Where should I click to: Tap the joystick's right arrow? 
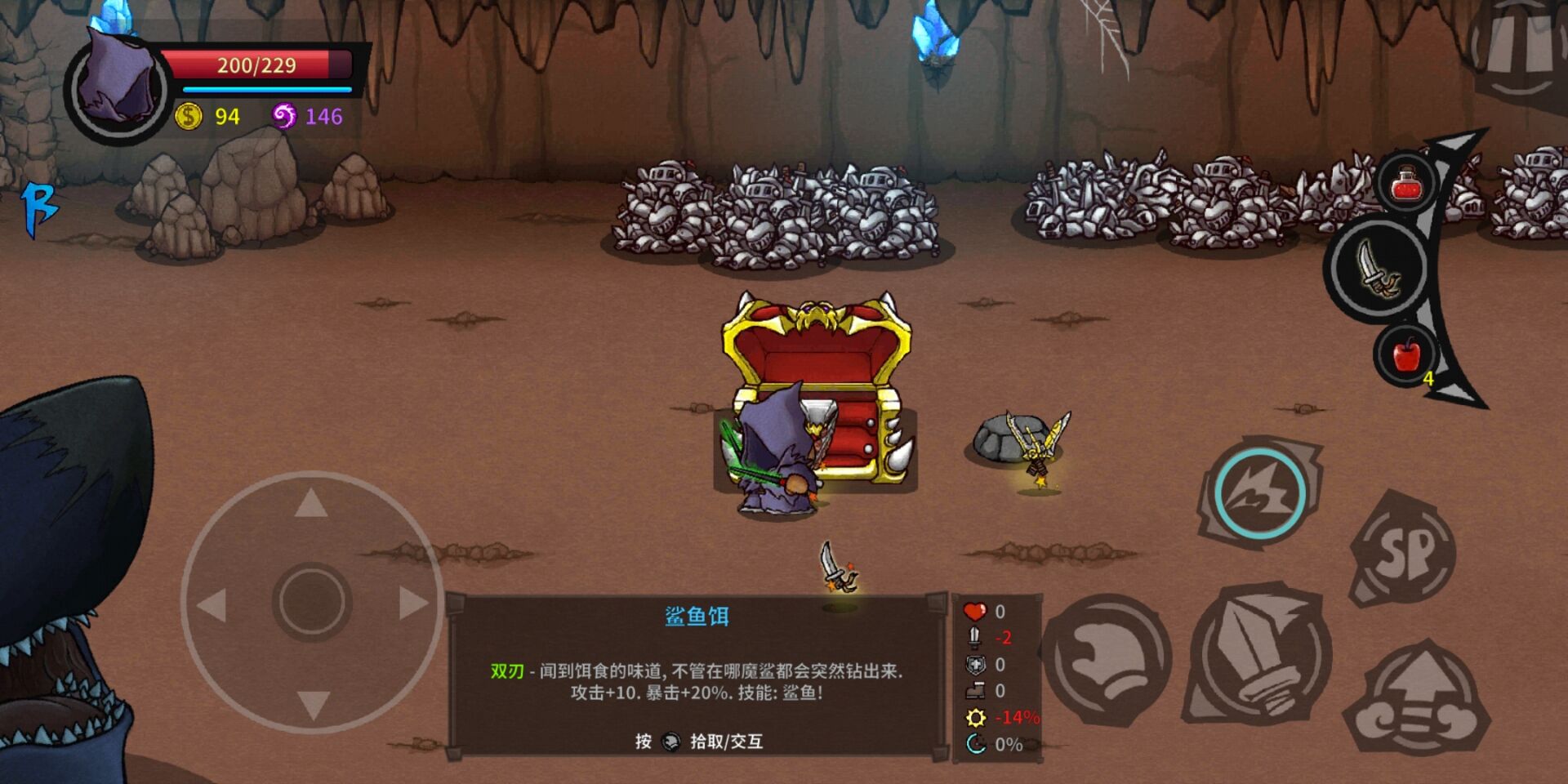tap(412, 604)
